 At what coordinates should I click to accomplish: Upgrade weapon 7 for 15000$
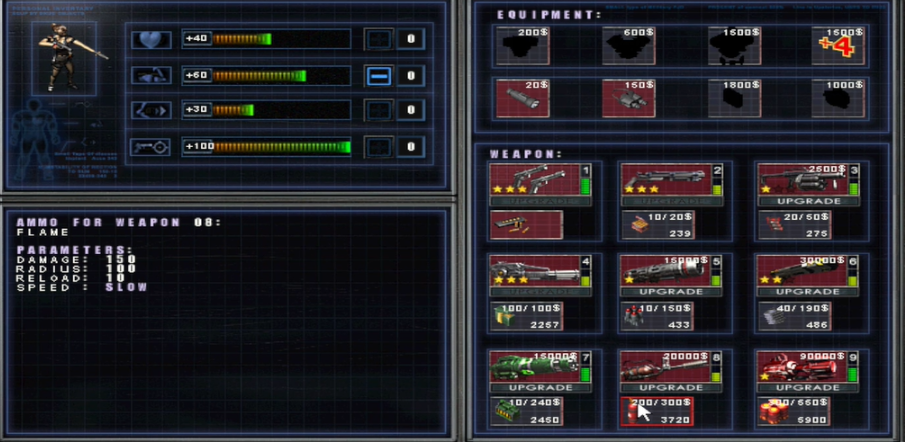540,387
